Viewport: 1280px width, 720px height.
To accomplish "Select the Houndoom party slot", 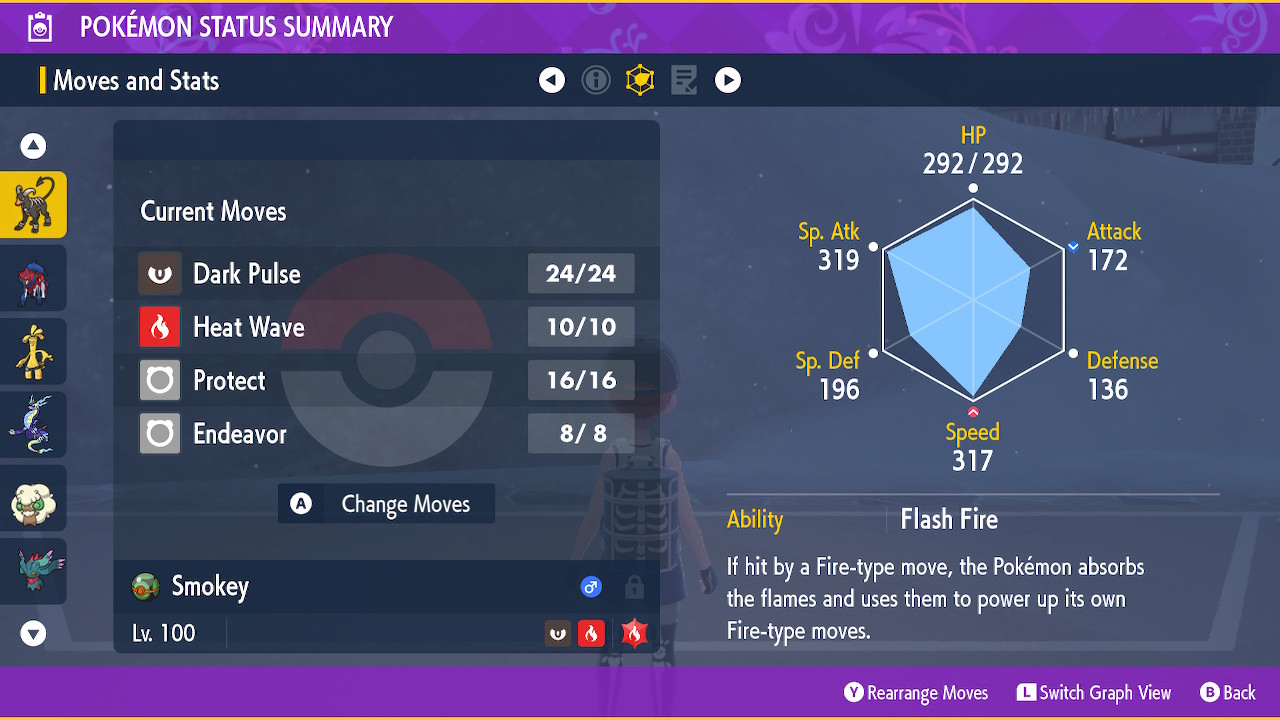I will (33, 205).
